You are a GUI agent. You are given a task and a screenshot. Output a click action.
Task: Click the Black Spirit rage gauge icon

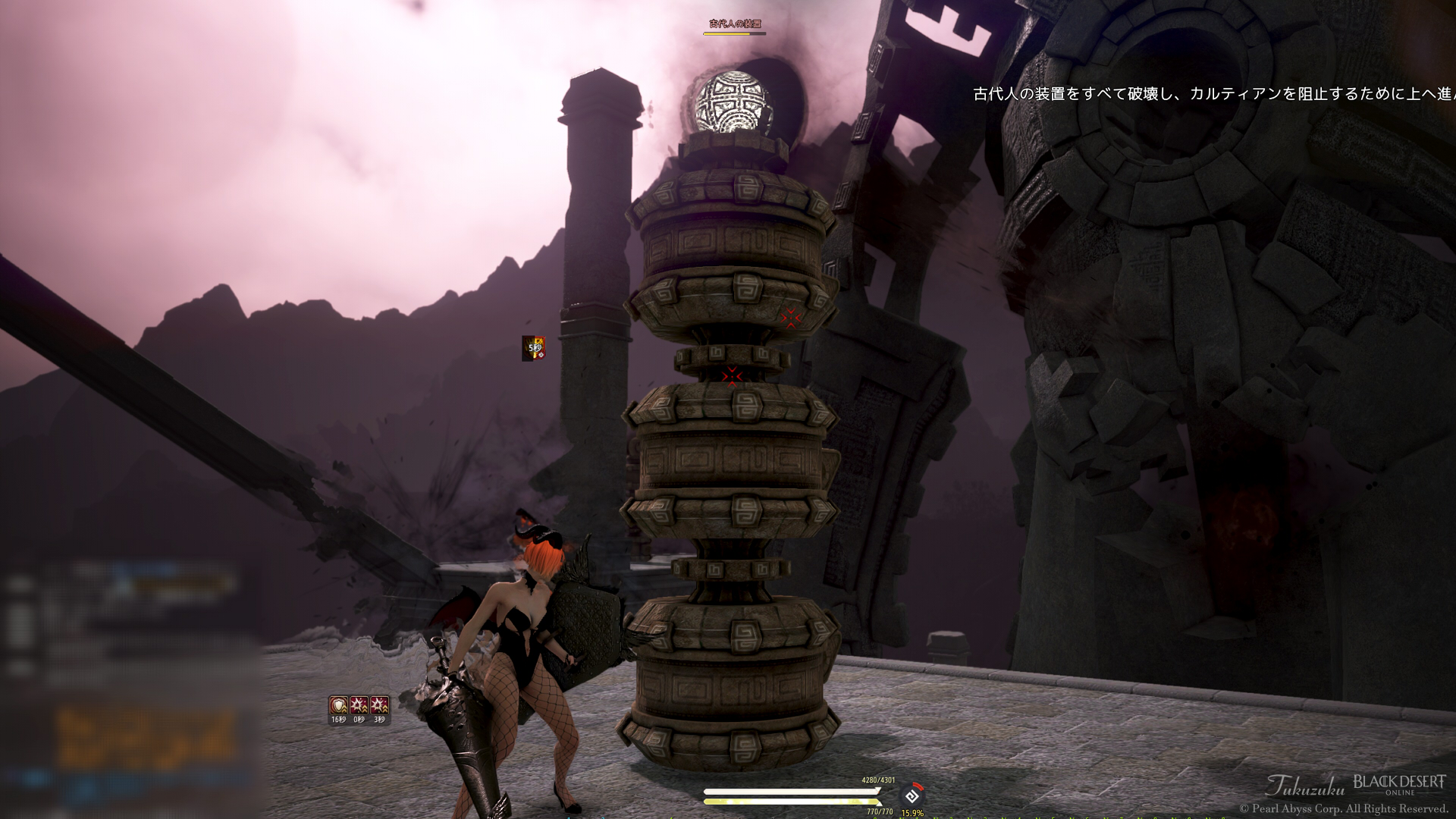click(x=912, y=796)
